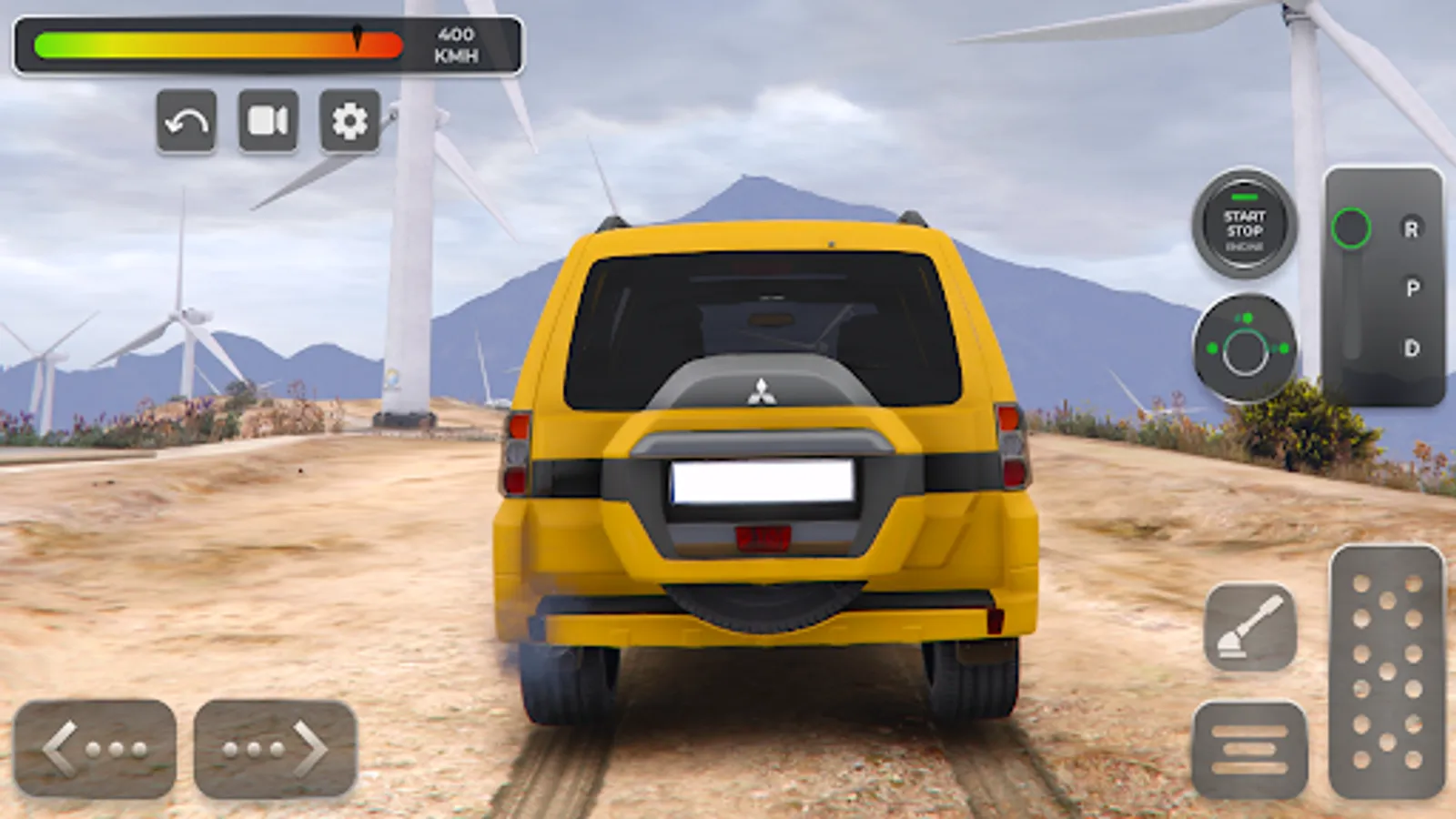Toggle the Start Stop engine button
The width and height of the screenshot is (1456, 819).
pos(1244,224)
